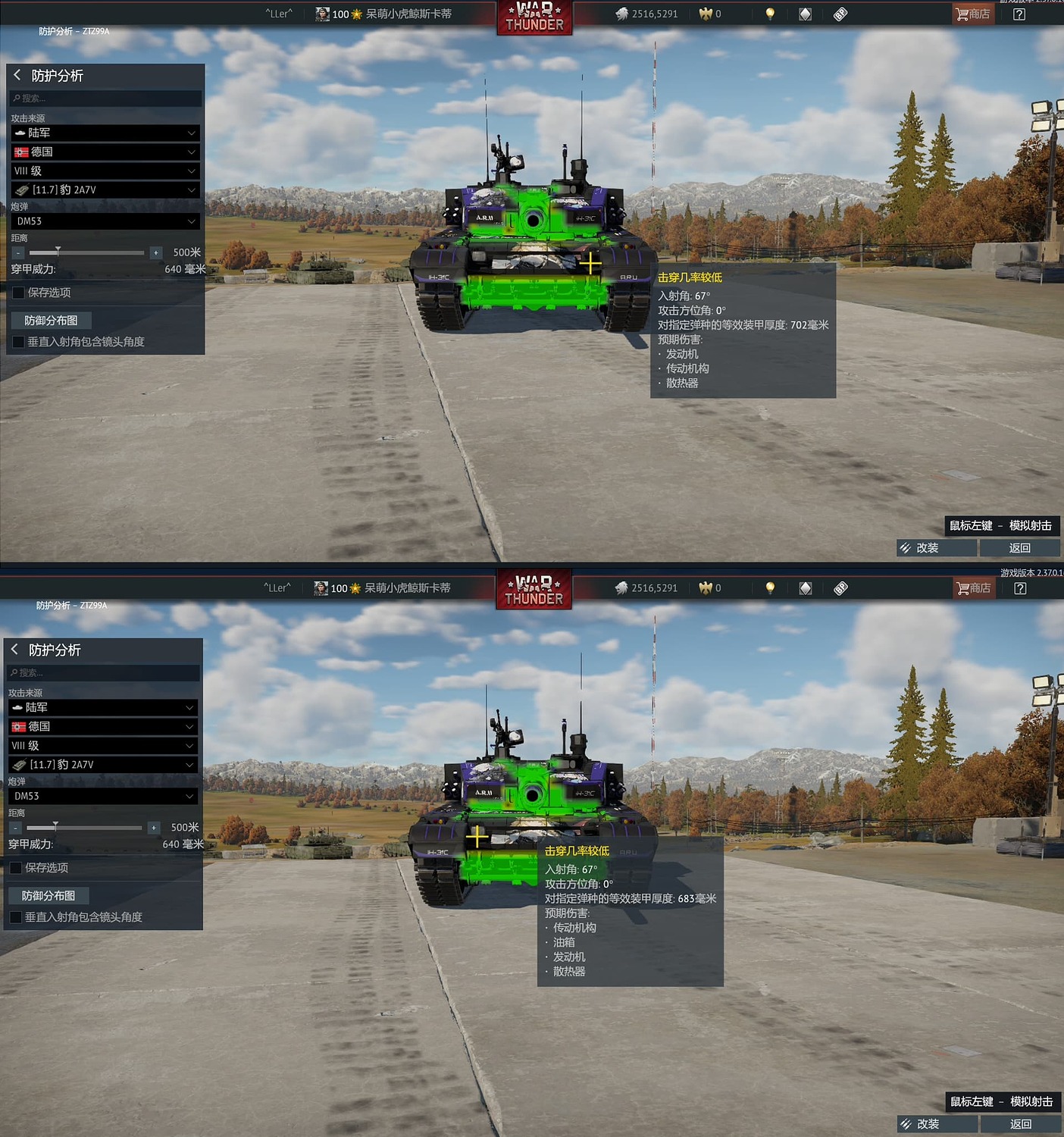Expand the VIII 级 rank dropdown

[105, 171]
